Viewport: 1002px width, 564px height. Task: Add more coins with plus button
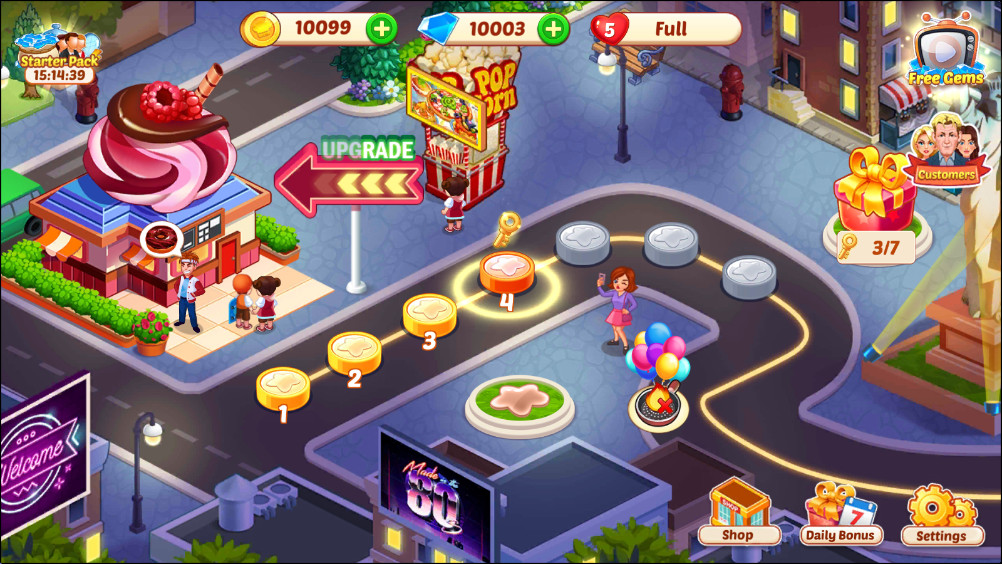click(381, 28)
